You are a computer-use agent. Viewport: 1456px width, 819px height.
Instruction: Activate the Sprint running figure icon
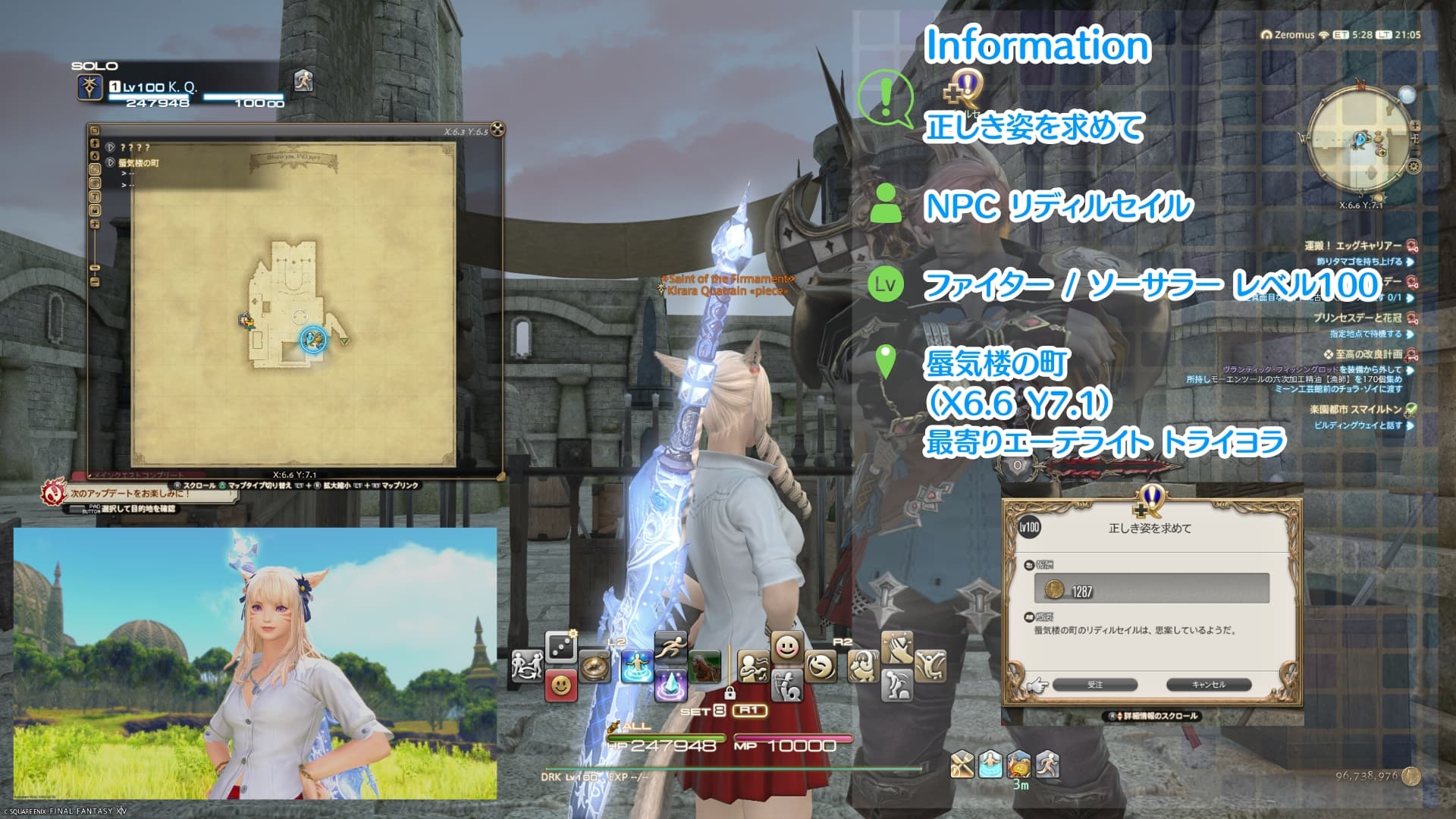tap(670, 647)
